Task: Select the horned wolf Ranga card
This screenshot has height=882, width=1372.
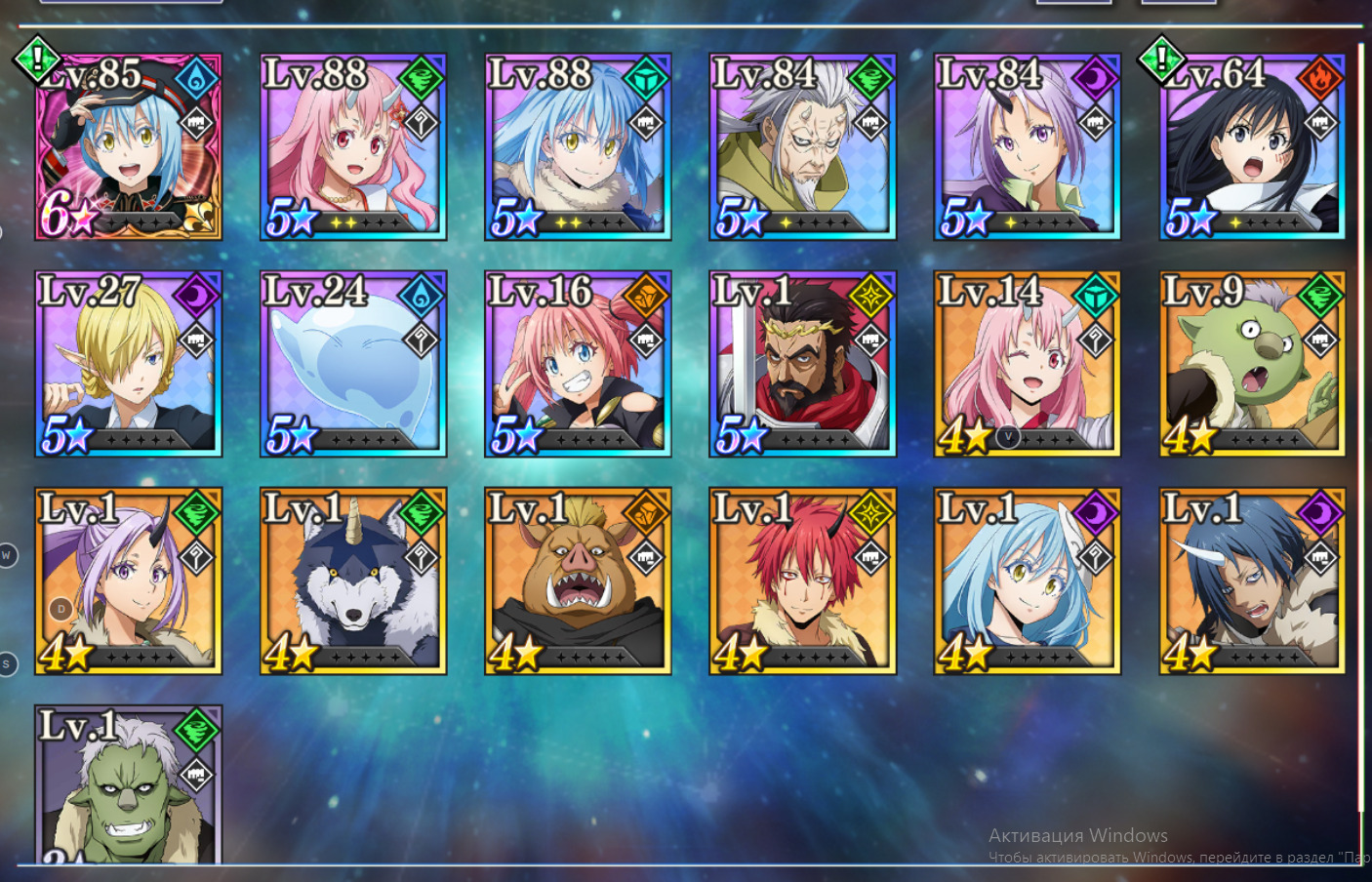Action: 353,581
